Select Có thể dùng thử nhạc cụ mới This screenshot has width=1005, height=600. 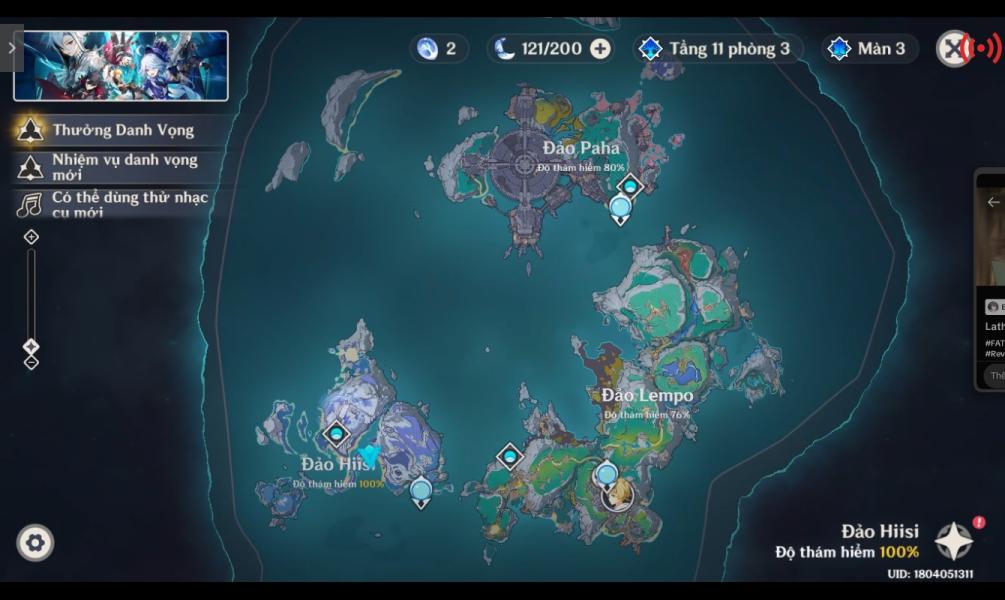point(115,204)
